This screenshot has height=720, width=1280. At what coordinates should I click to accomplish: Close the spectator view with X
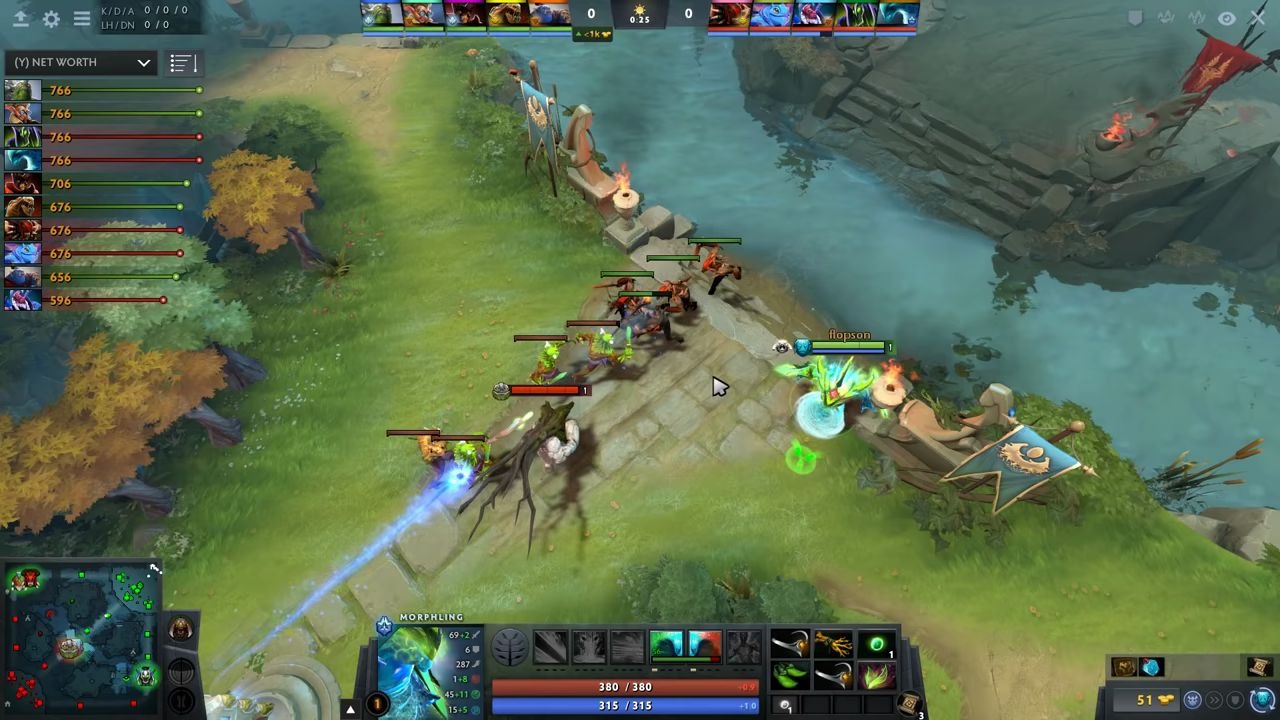click(1258, 18)
